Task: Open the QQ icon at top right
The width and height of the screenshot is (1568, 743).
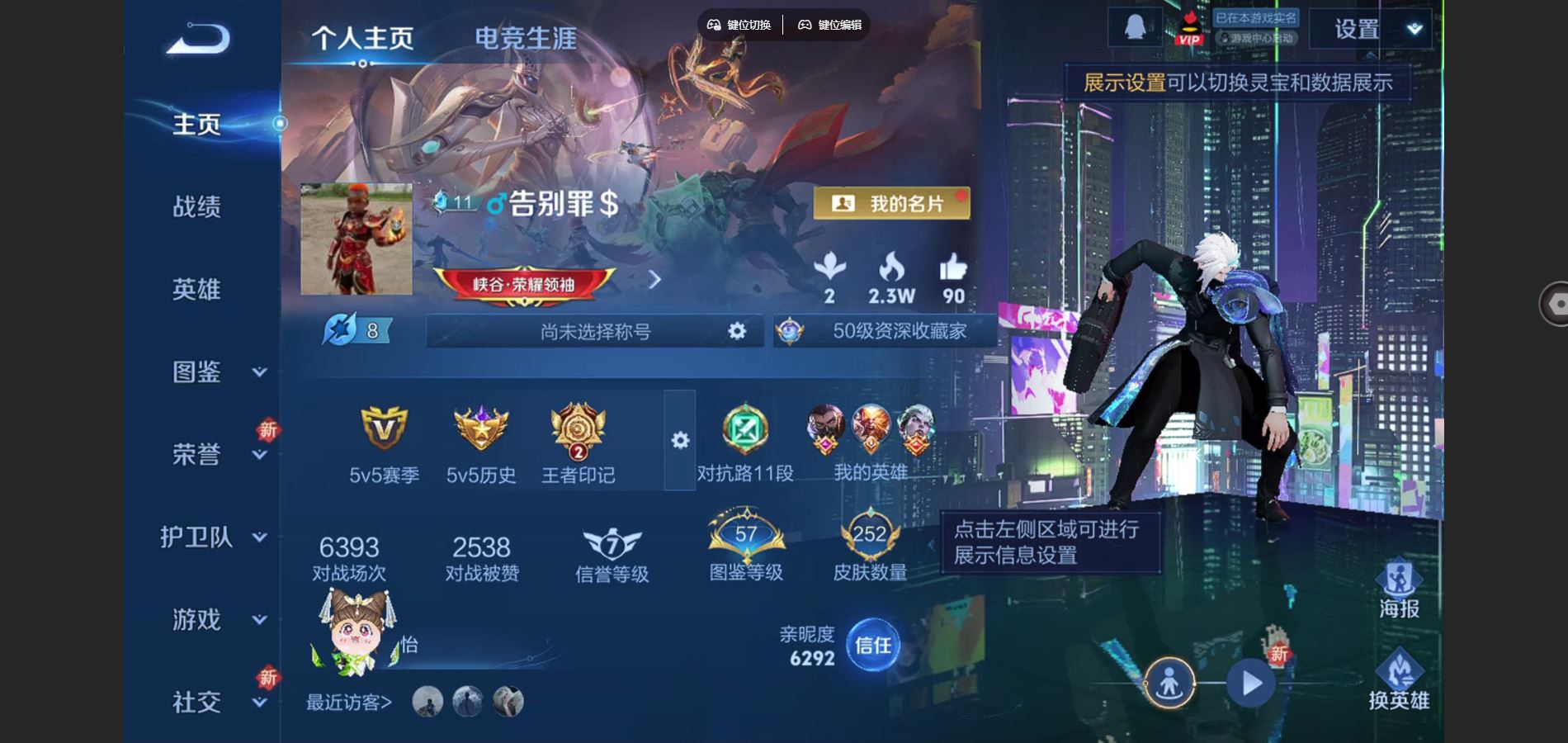Action: pos(1137,27)
